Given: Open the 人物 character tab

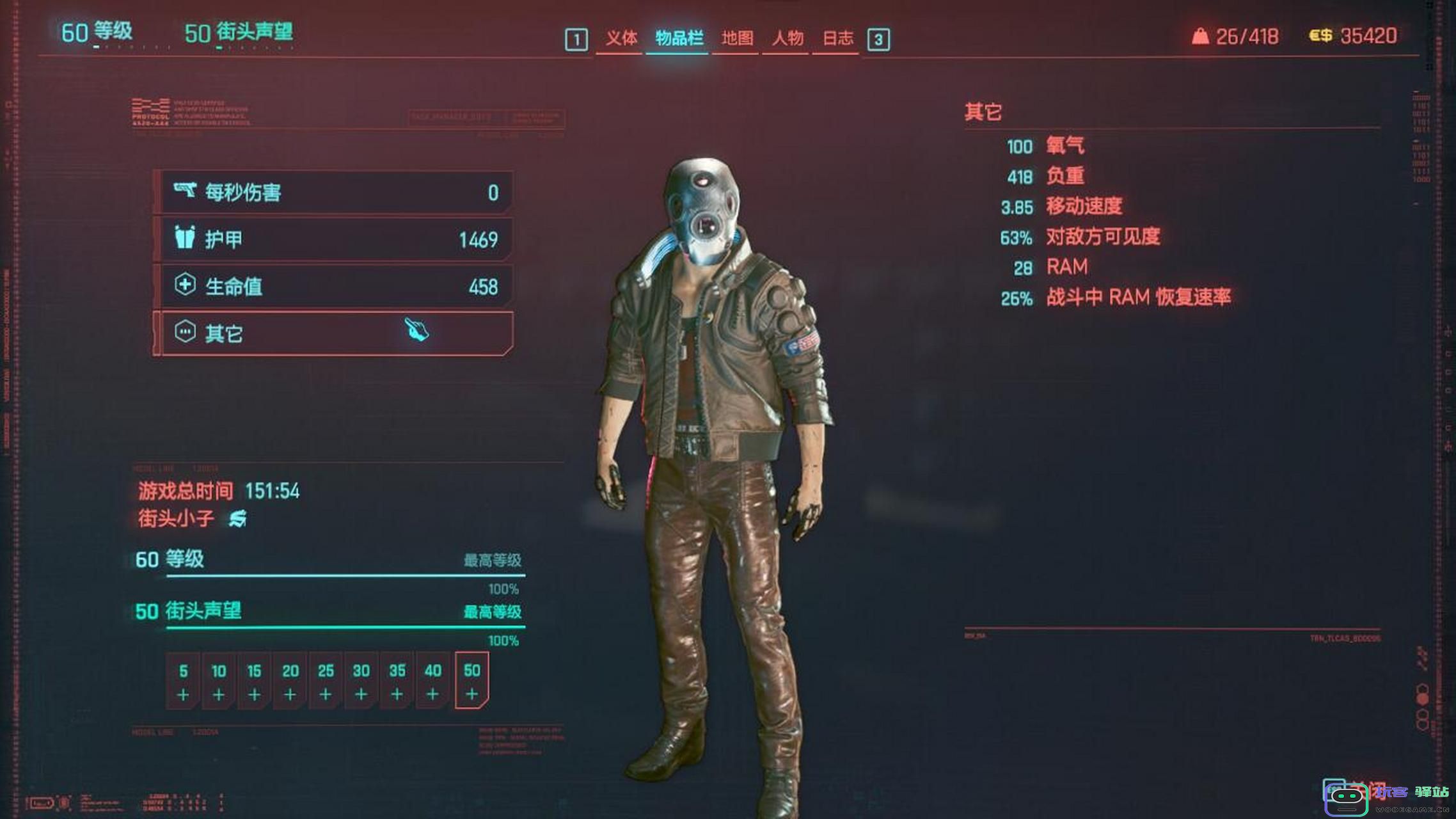Looking at the screenshot, I should point(787,38).
